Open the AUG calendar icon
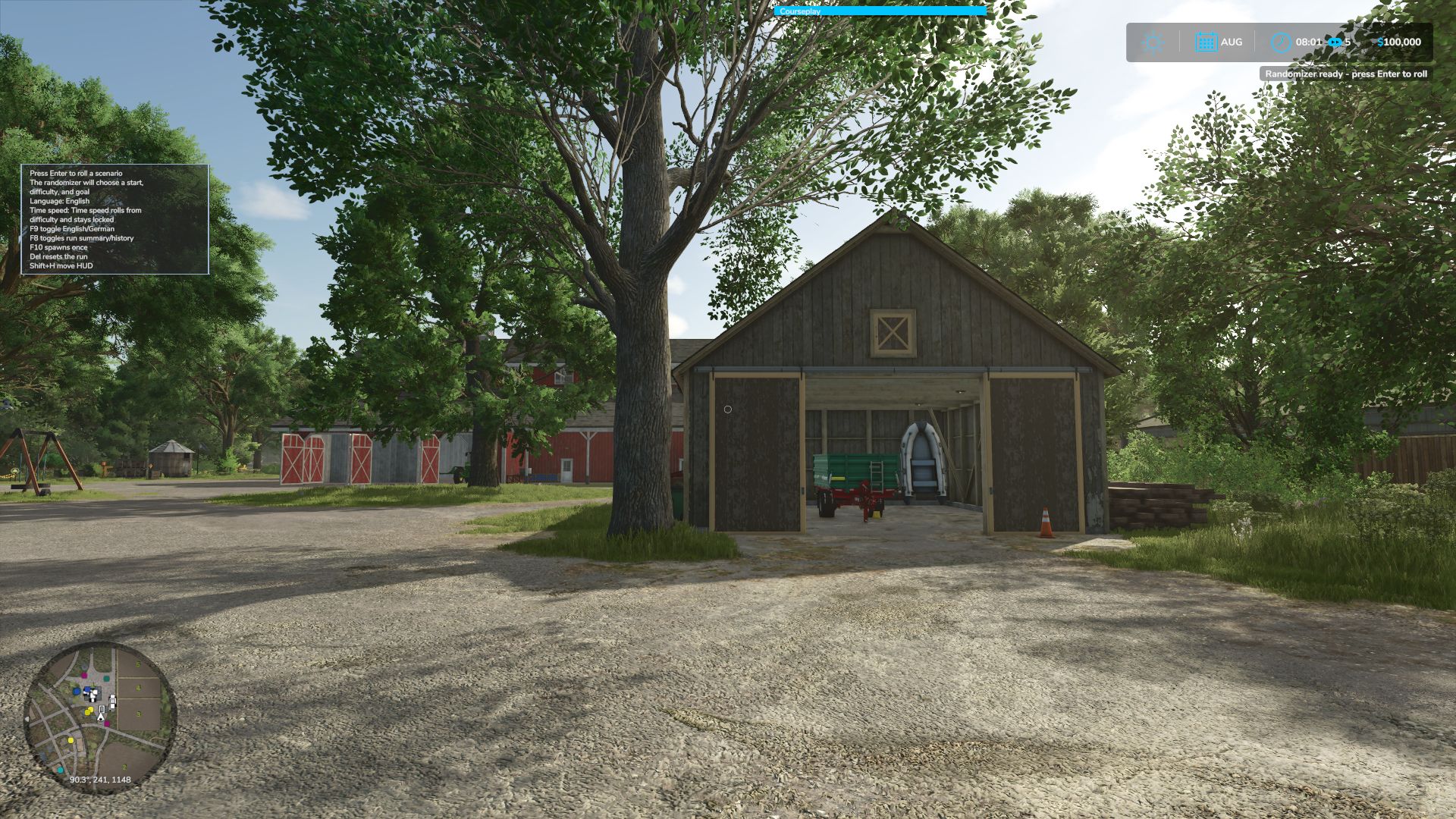This screenshot has width=1456, height=819. 1207,41
